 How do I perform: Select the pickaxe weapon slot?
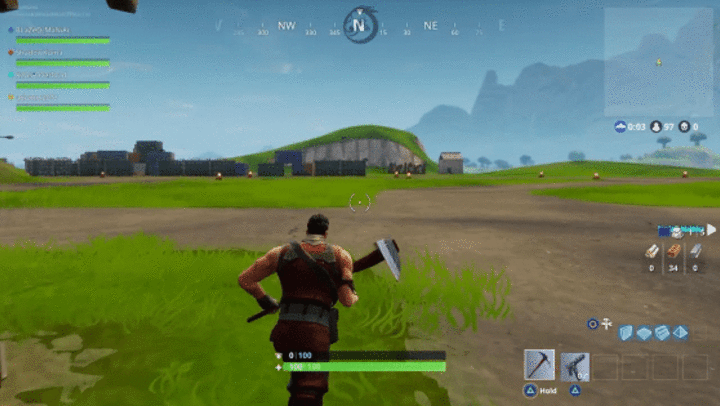click(x=539, y=365)
